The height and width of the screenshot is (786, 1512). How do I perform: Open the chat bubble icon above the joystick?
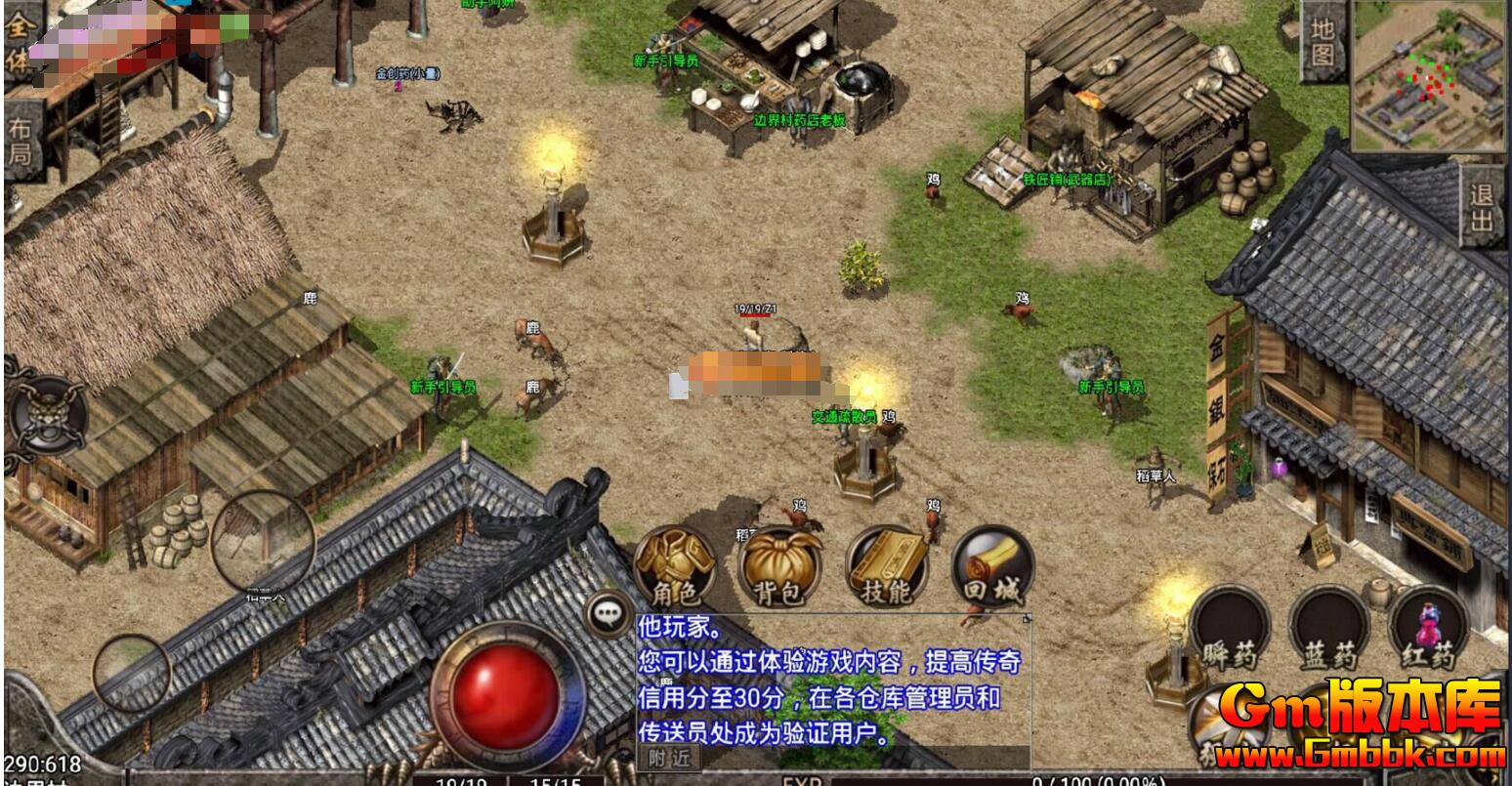(609, 613)
